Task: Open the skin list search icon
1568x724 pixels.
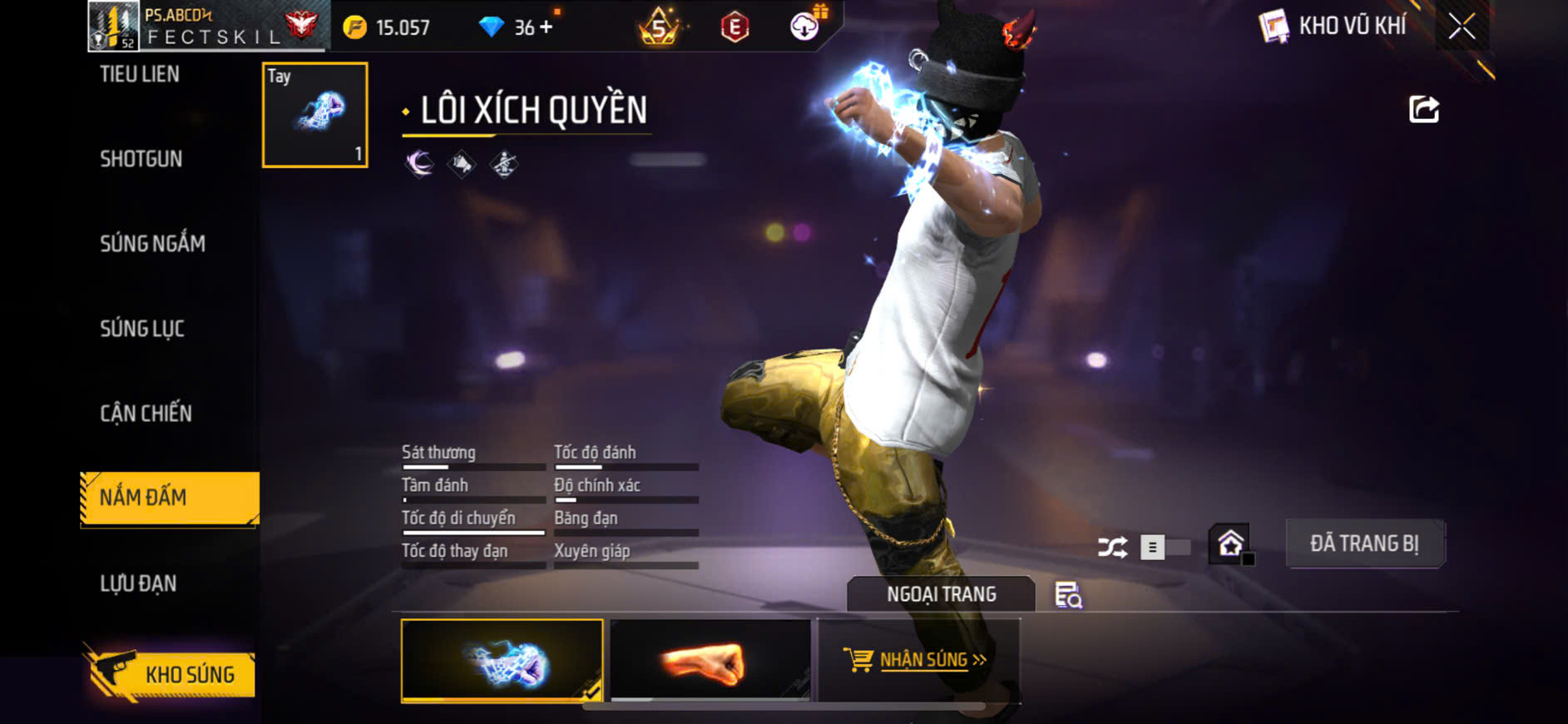Action: point(1068,595)
